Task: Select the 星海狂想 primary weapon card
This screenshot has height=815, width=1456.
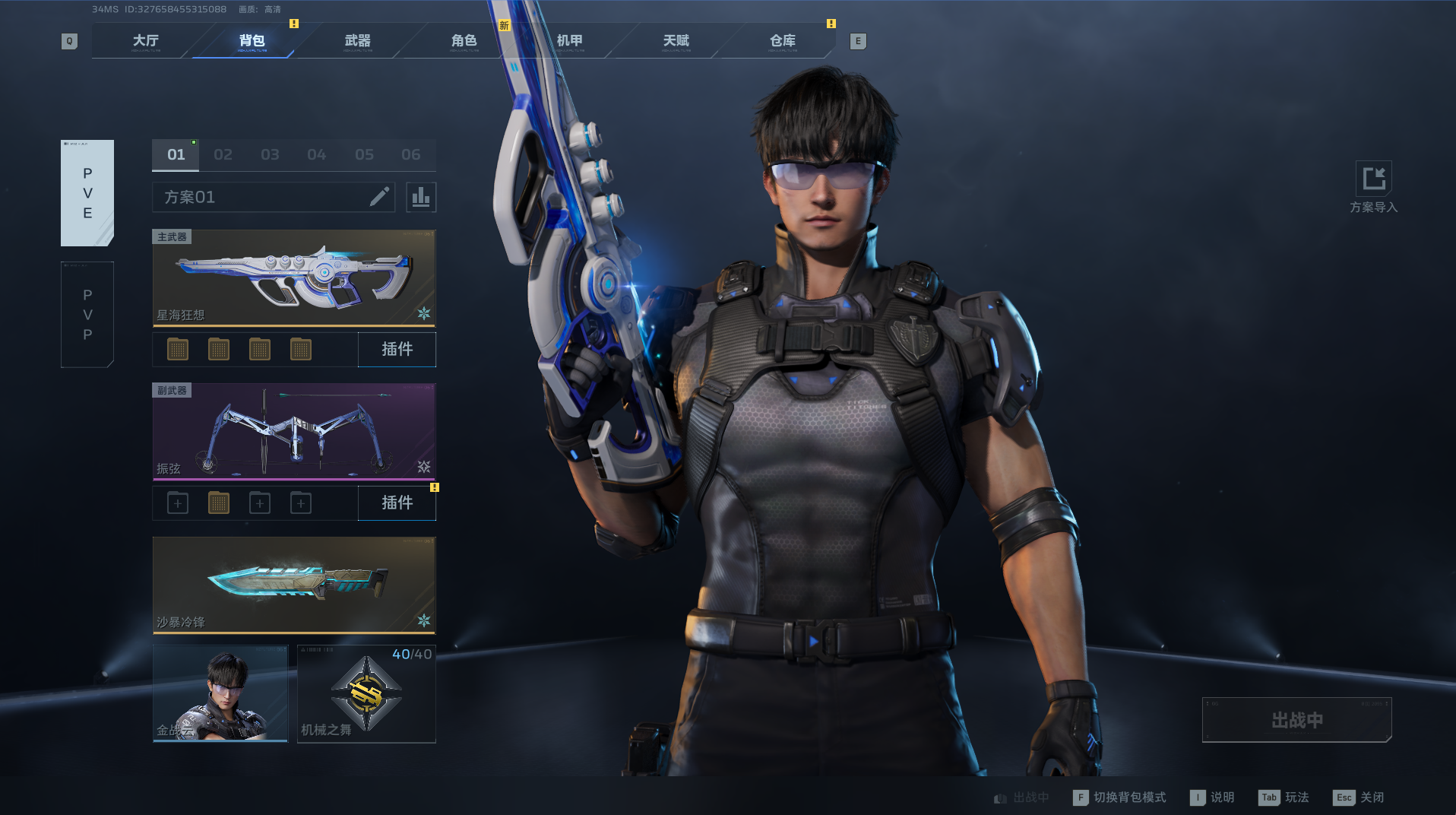Action: 294,278
